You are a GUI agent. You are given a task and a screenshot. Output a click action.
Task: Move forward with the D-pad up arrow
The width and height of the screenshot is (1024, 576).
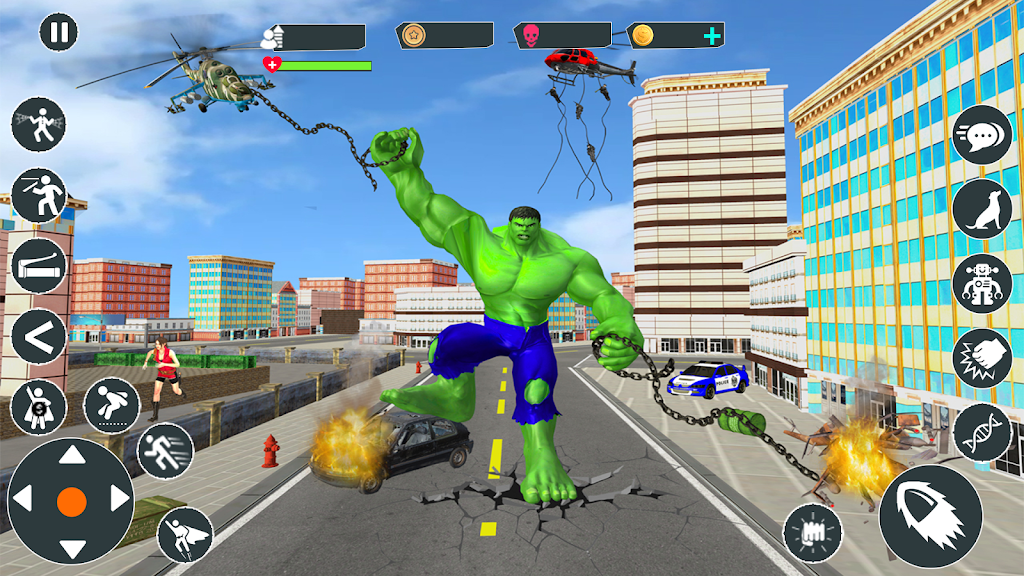[x=72, y=457]
